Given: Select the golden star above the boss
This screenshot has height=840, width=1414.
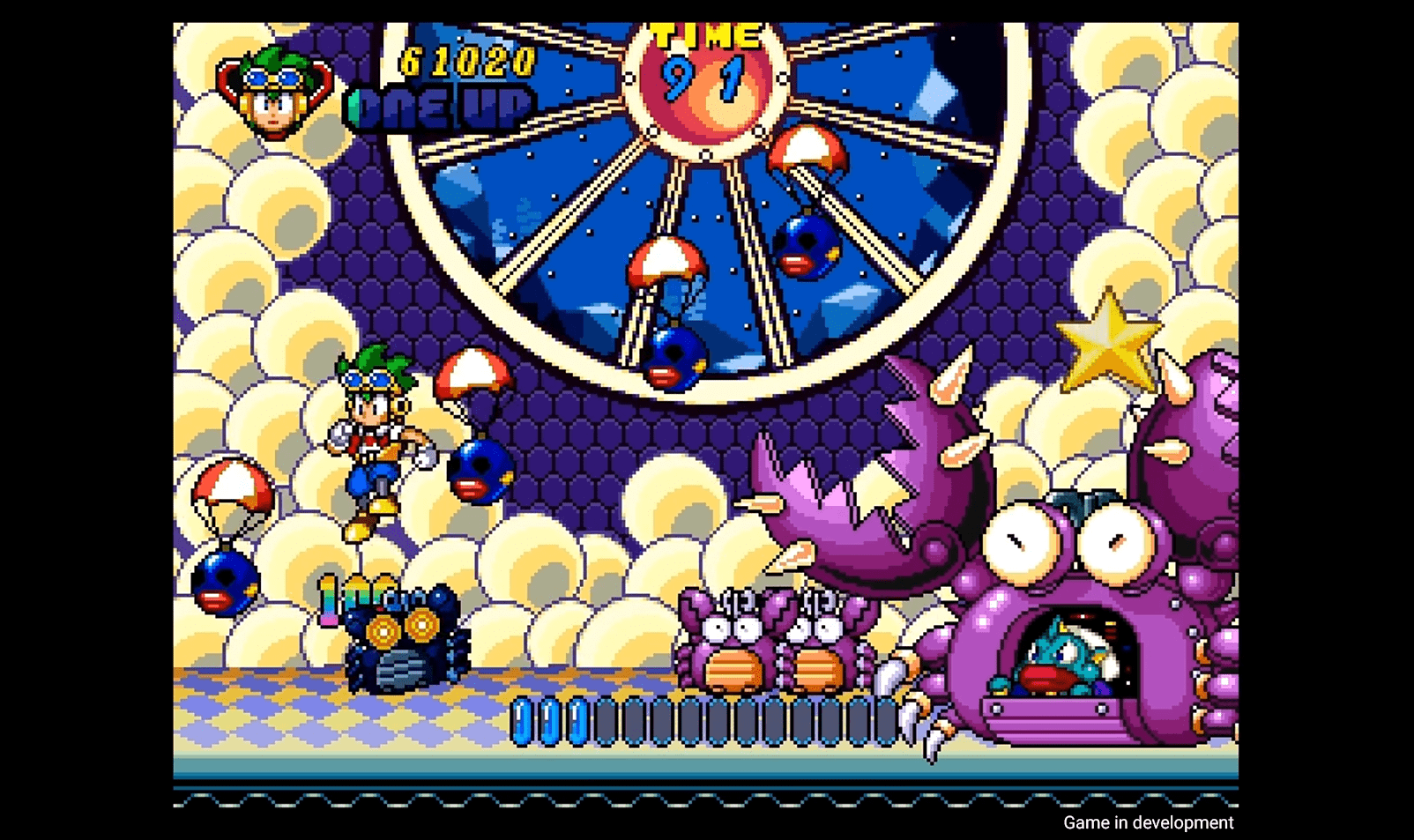Looking at the screenshot, I should [1109, 344].
